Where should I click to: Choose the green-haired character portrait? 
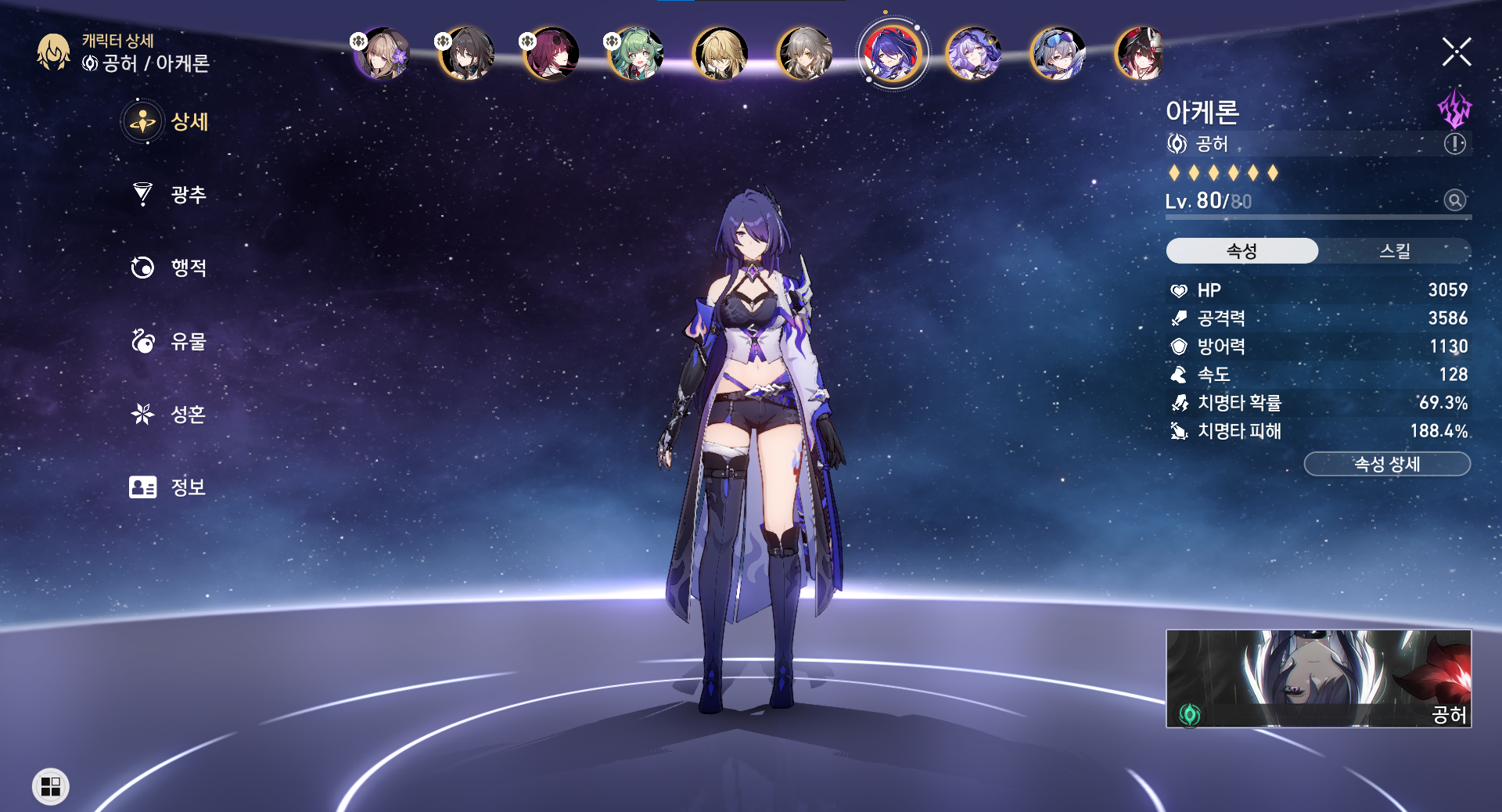635,54
